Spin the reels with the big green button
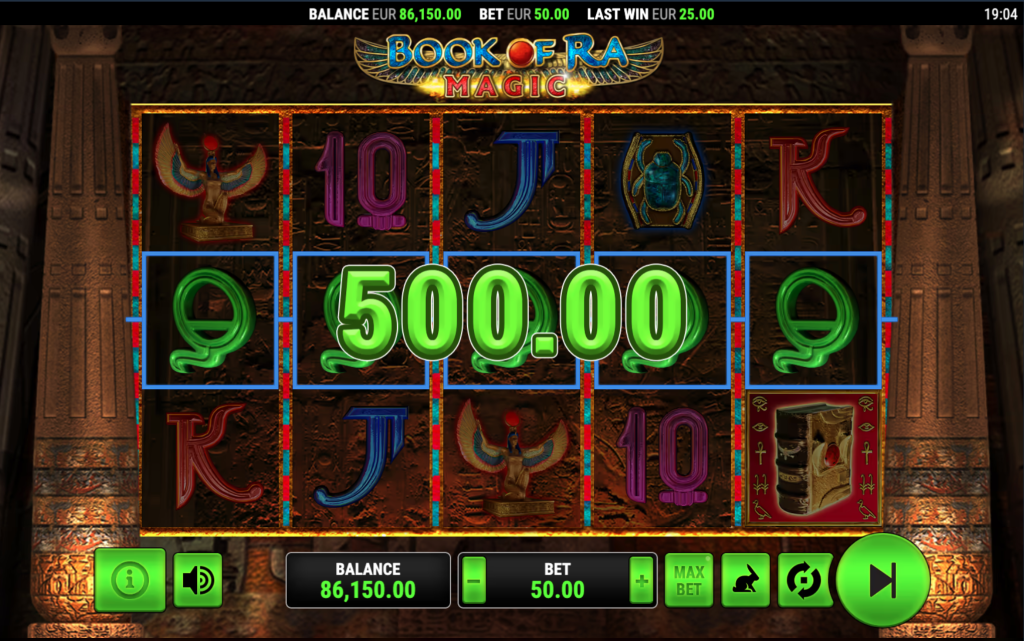This screenshot has width=1024, height=641. (882, 580)
